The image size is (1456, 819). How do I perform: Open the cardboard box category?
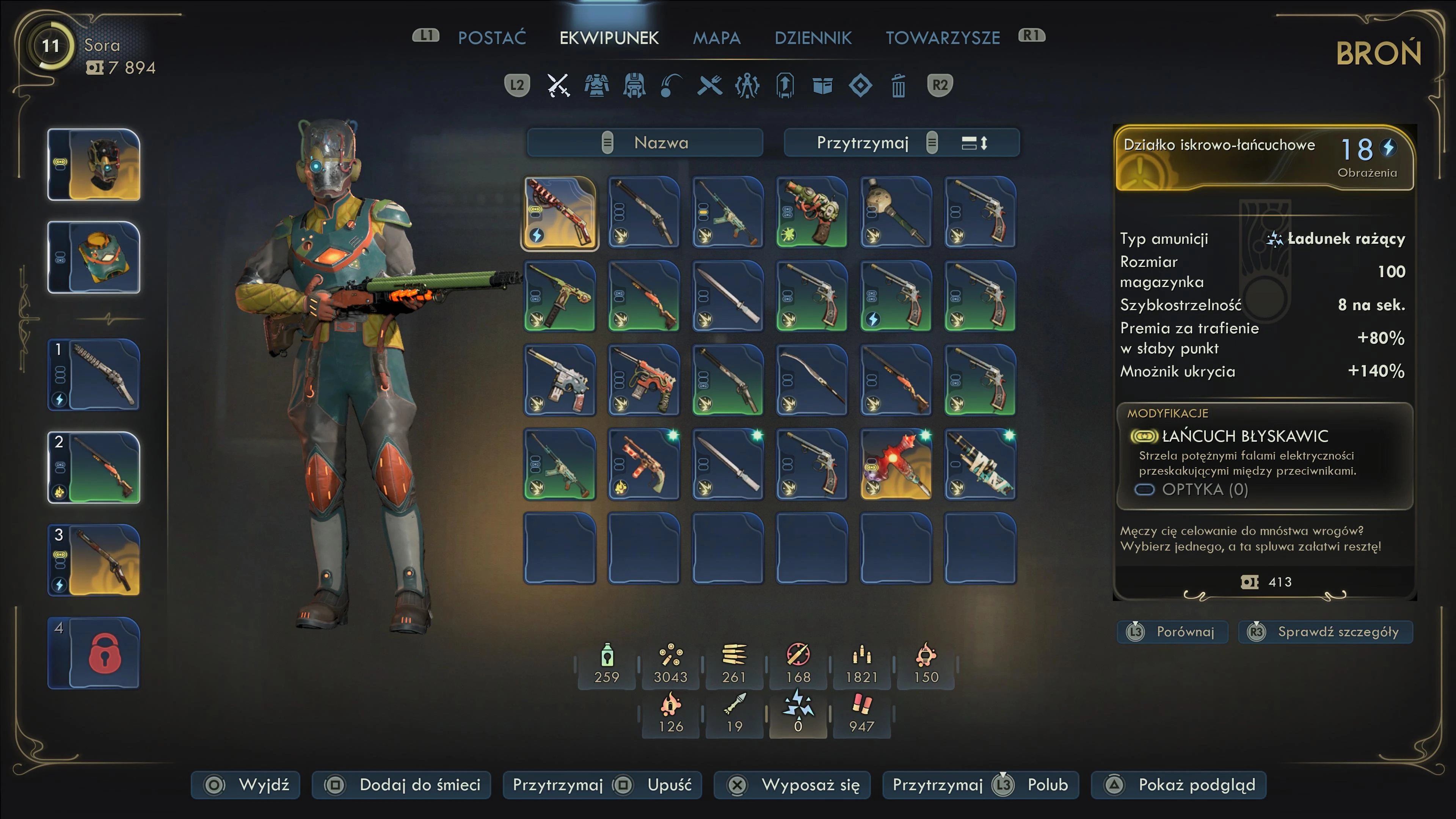pyautogui.click(x=822, y=86)
